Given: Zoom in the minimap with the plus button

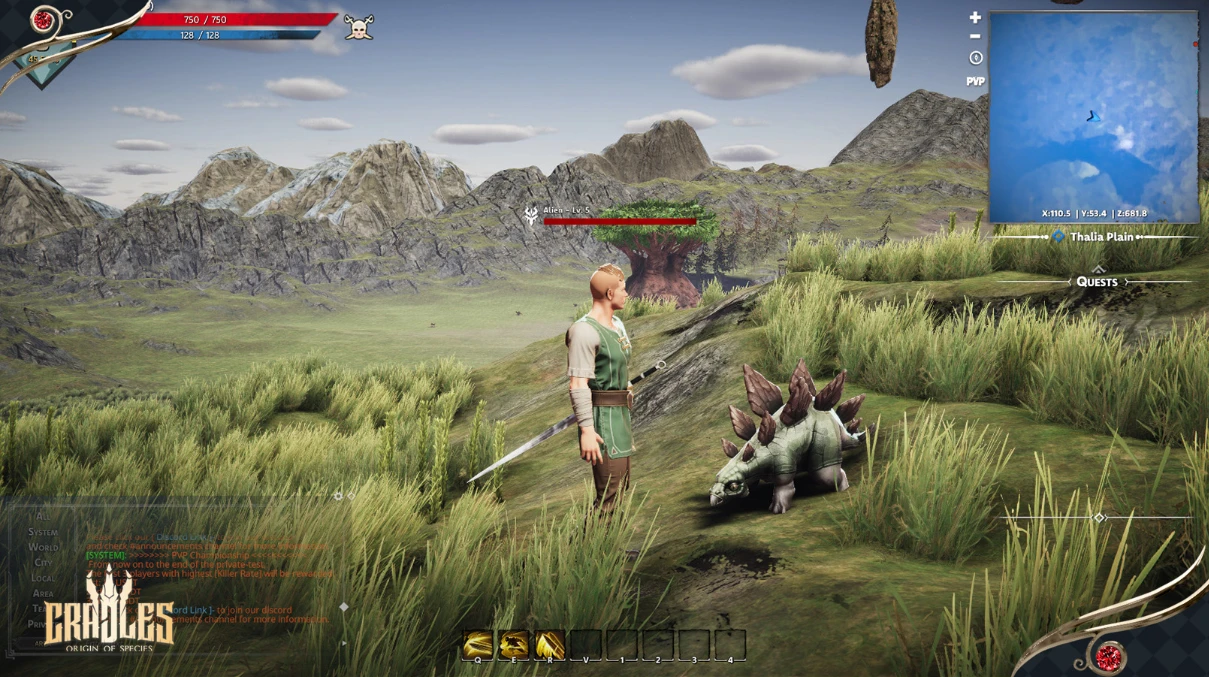Looking at the screenshot, I should pos(976,17).
